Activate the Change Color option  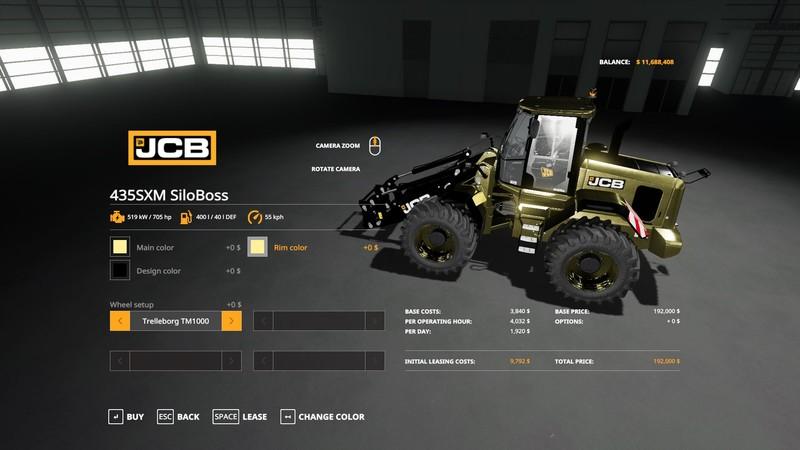[x=322, y=416]
